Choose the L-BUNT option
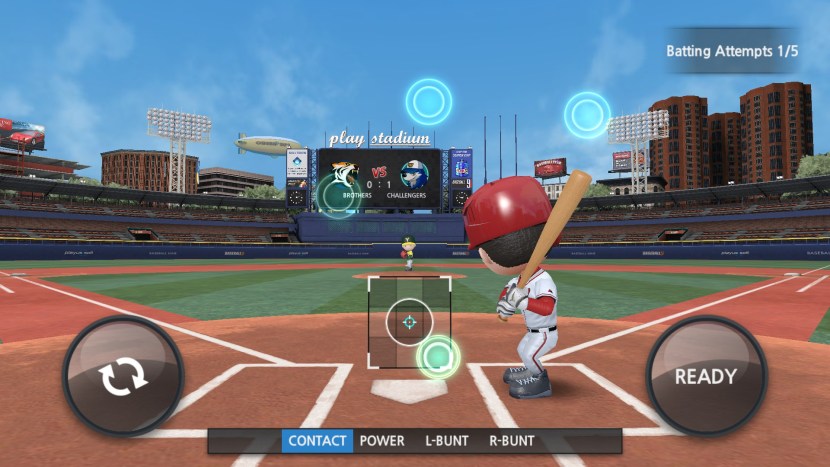The width and height of the screenshot is (830, 467). tap(447, 441)
